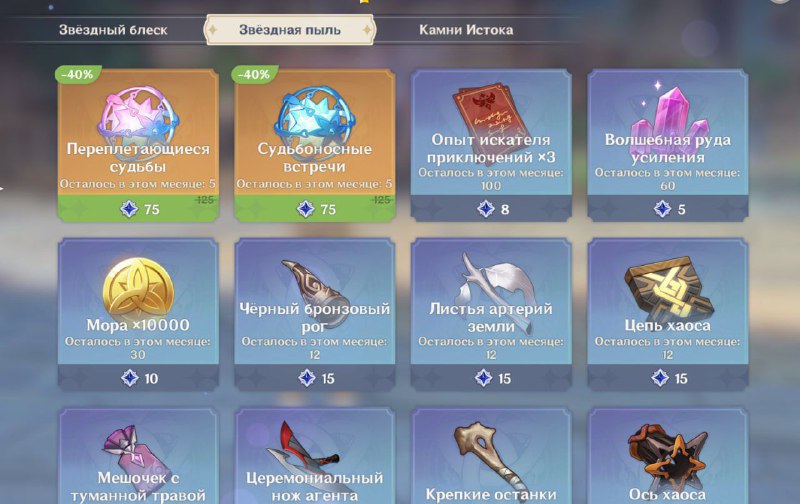The width and height of the screenshot is (800, 504).
Task: Open the Ось хаоса item card
Action: [667, 460]
